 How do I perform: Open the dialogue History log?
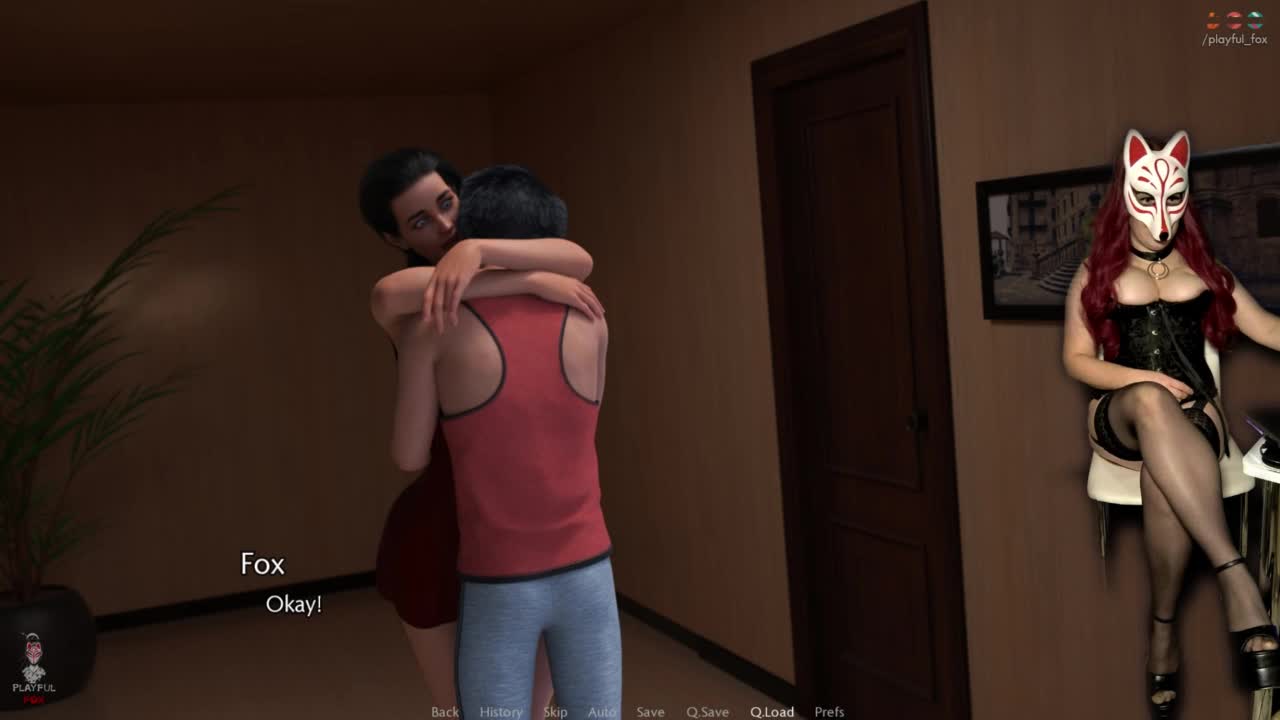[500, 712]
